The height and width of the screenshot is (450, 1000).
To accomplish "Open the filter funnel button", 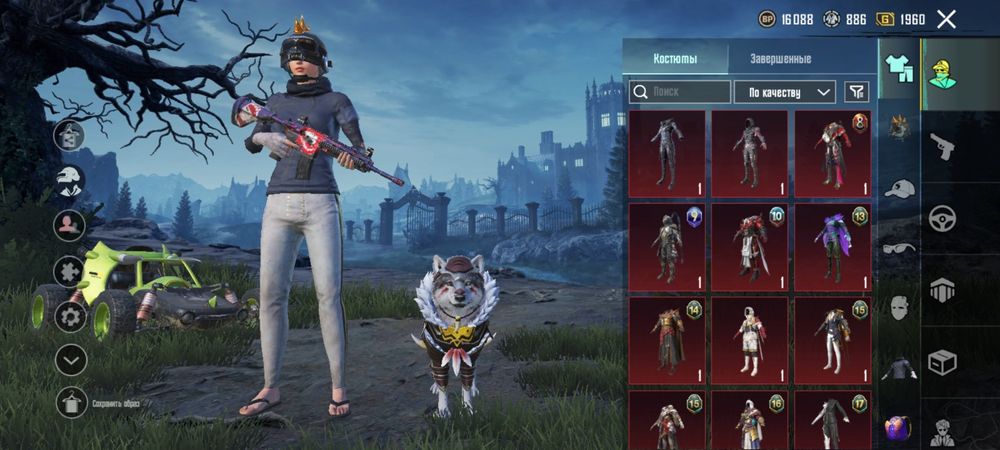I will [856, 92].
